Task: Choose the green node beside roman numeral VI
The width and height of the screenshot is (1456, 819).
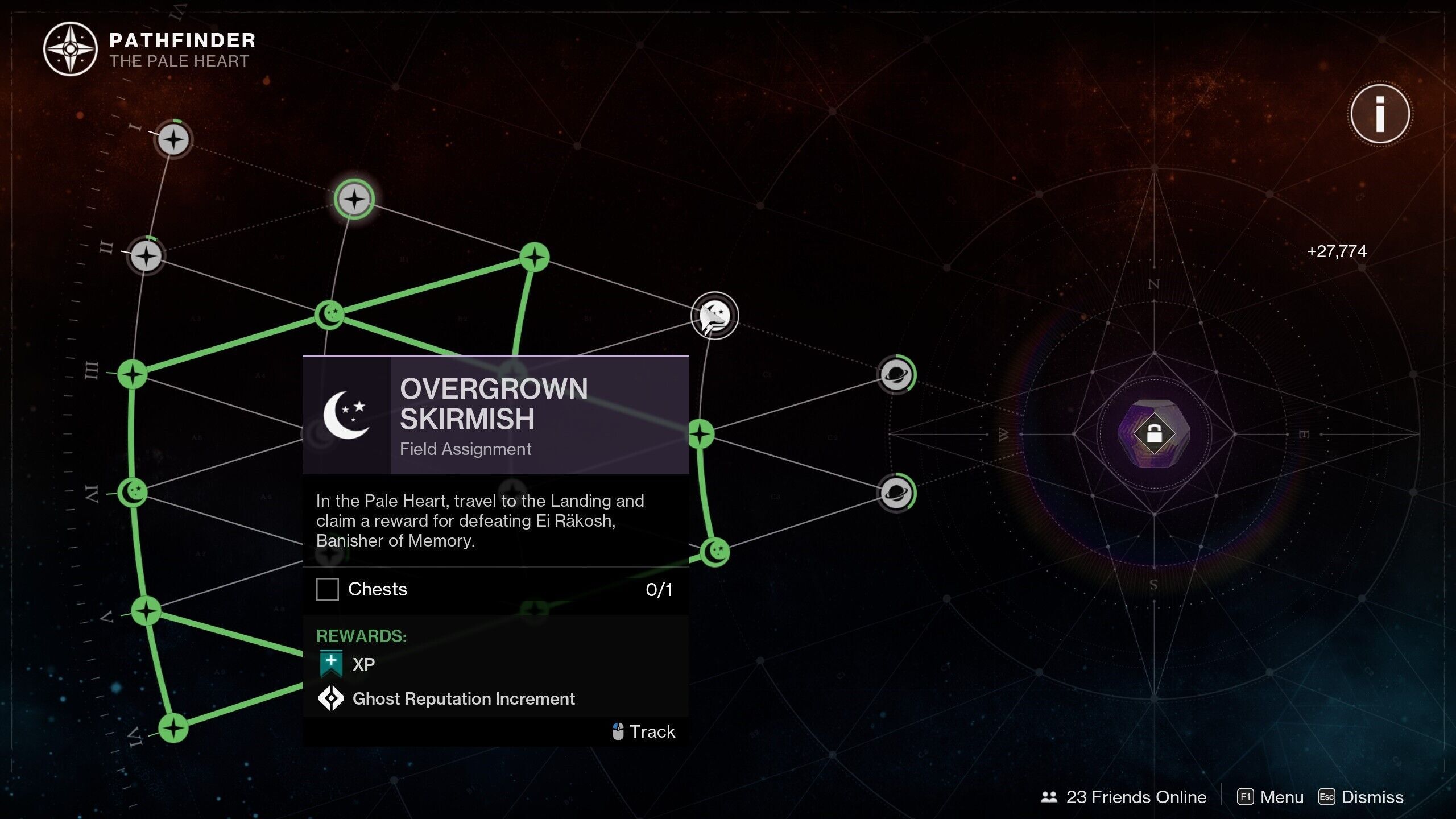Action: [173, 728]
